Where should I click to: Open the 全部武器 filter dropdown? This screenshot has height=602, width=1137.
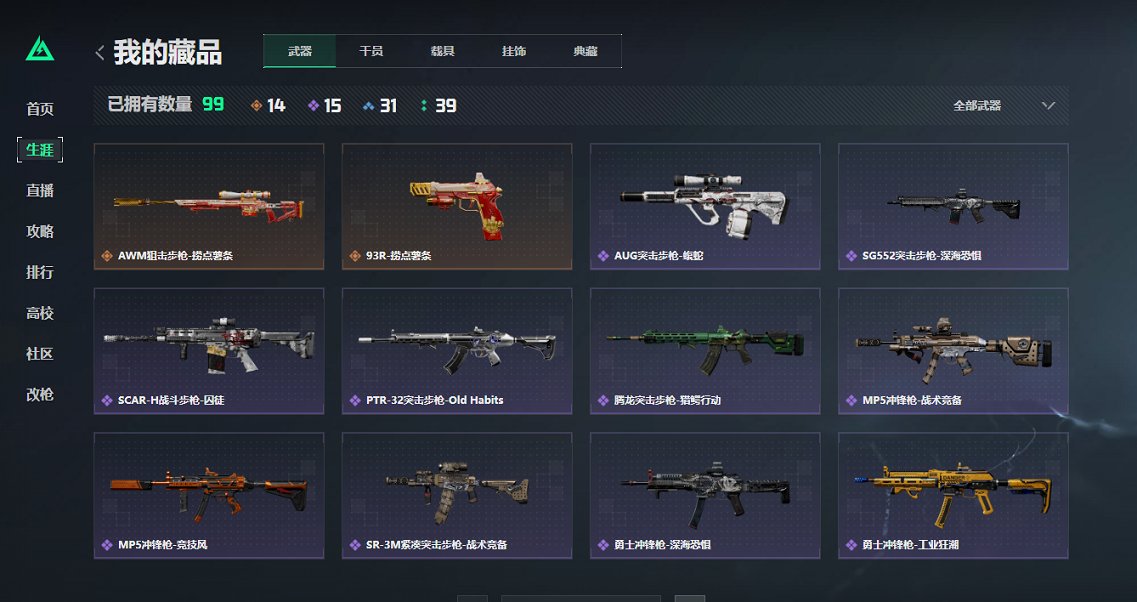(x=1003, y=105)
